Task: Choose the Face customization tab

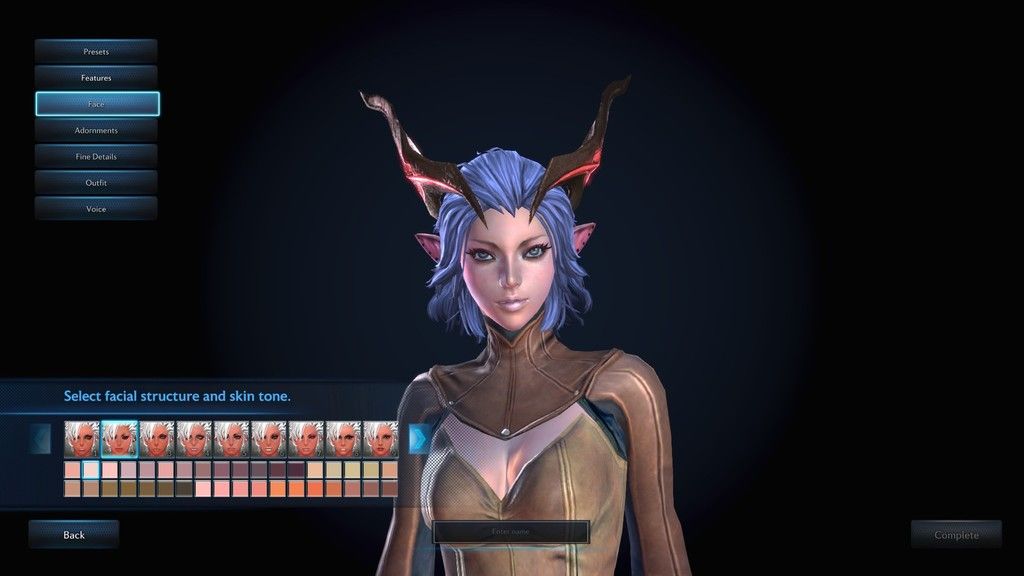Action: coord(96,104)
